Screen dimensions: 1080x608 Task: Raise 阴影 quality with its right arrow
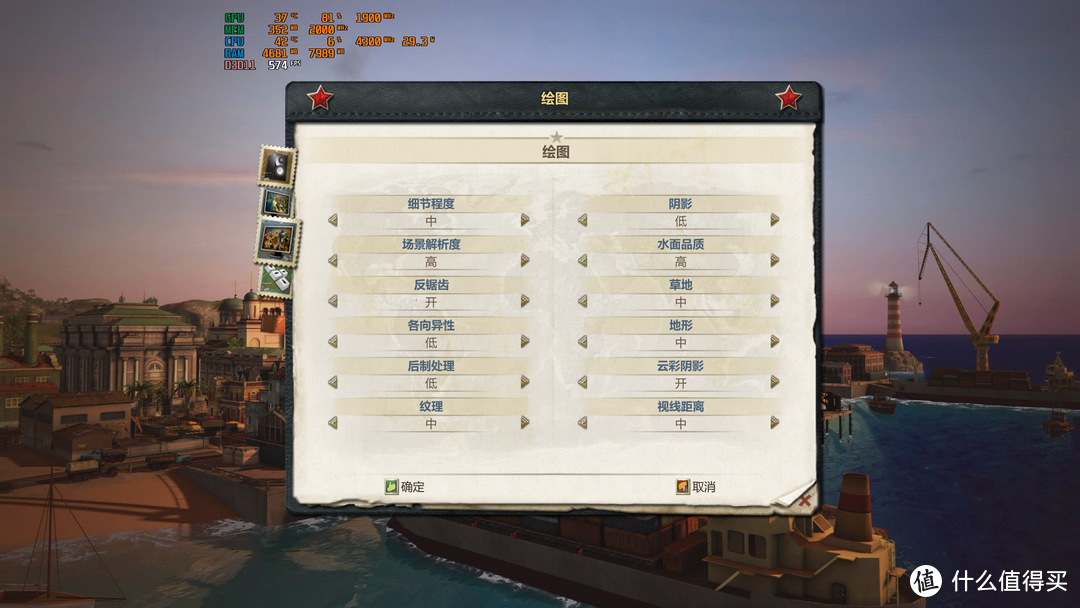775,220
